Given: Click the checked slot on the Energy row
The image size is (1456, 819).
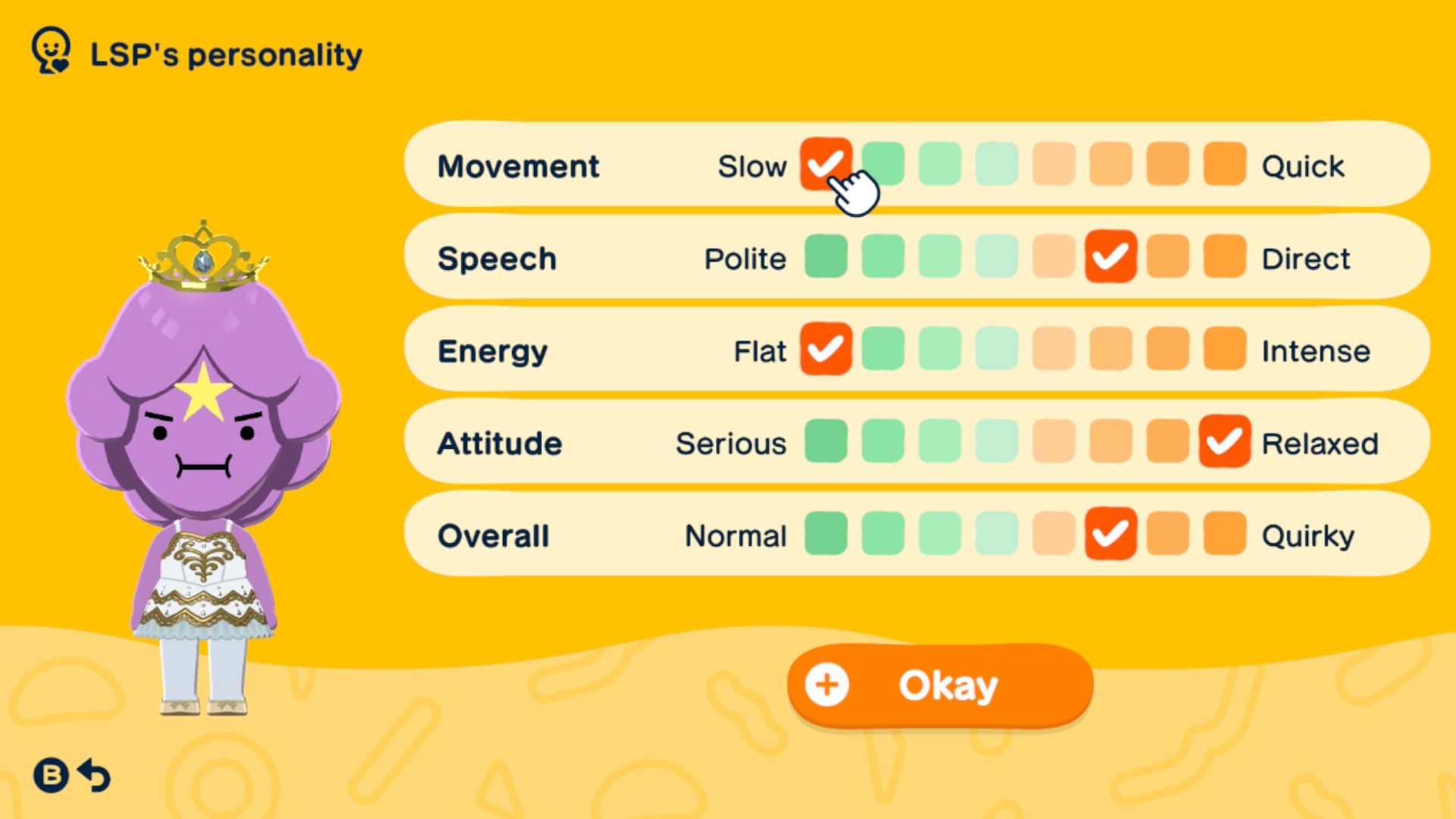Looking at the screenshot, I should pyautogui.click(x=826, y=349).
